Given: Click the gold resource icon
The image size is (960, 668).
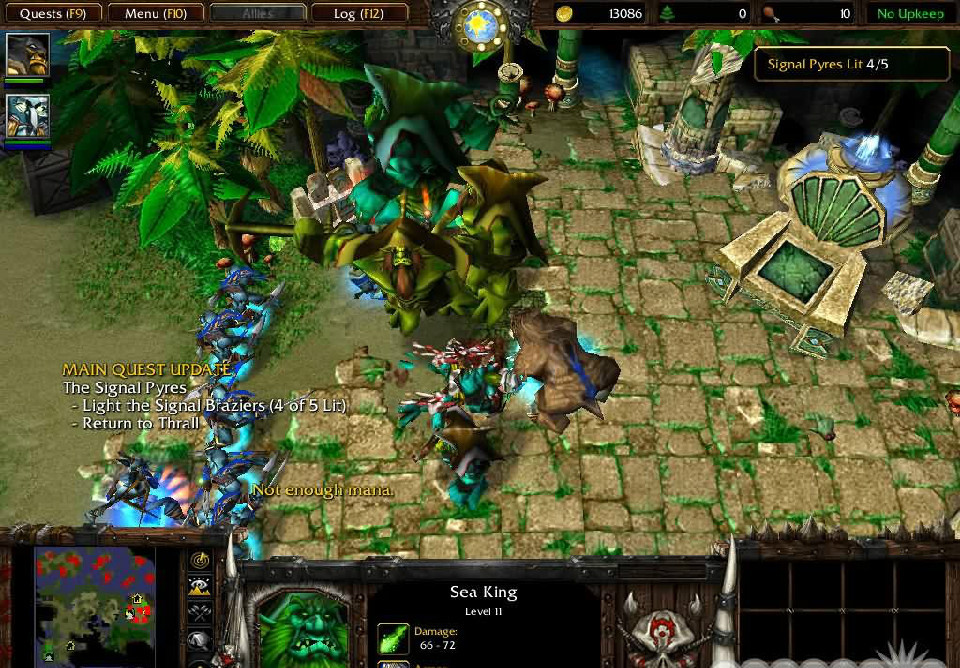Looking at the screenshot, I should [565, 14].
